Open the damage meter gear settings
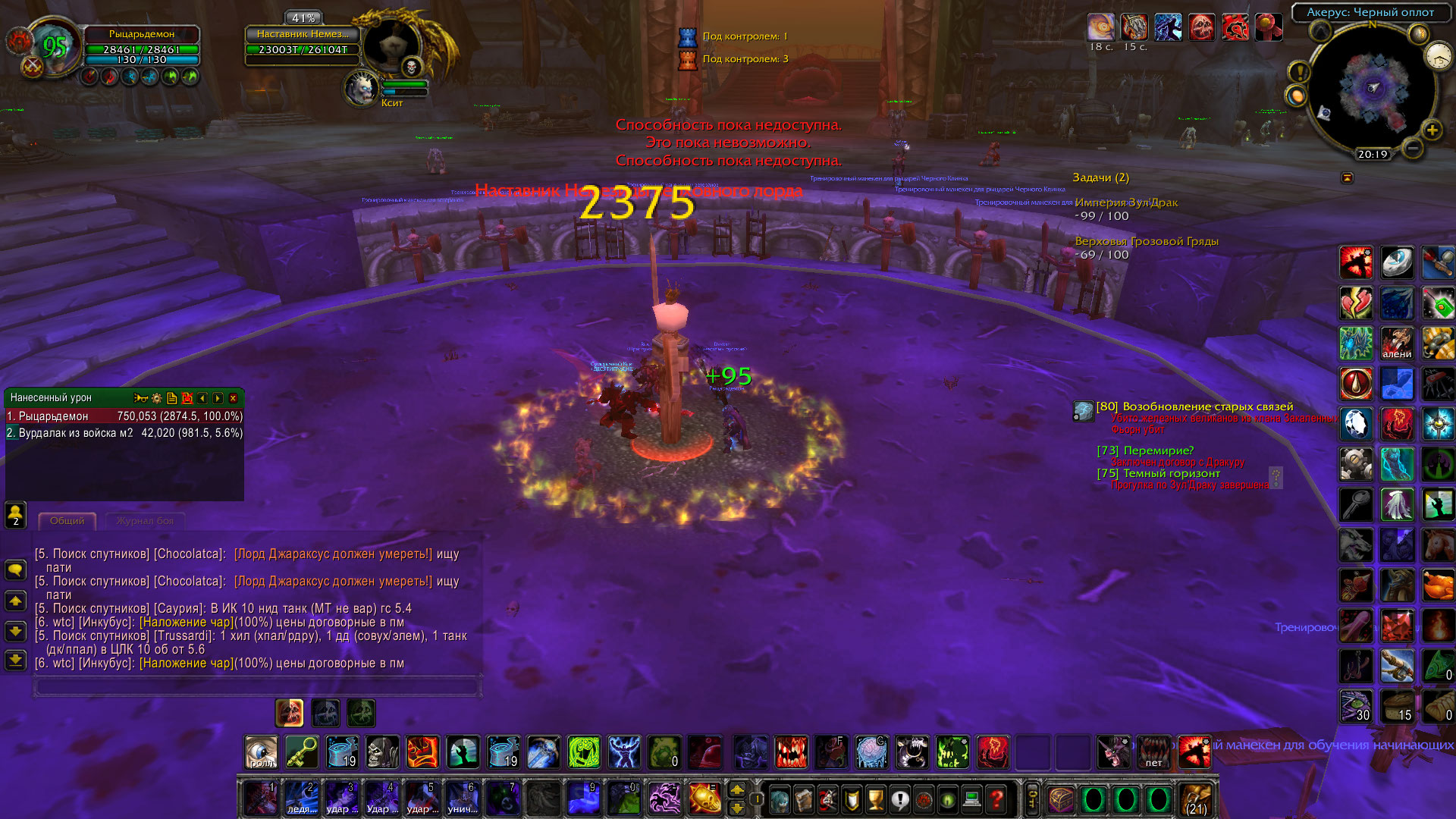This screenshot has width=1456, height=819. point(157,398)
